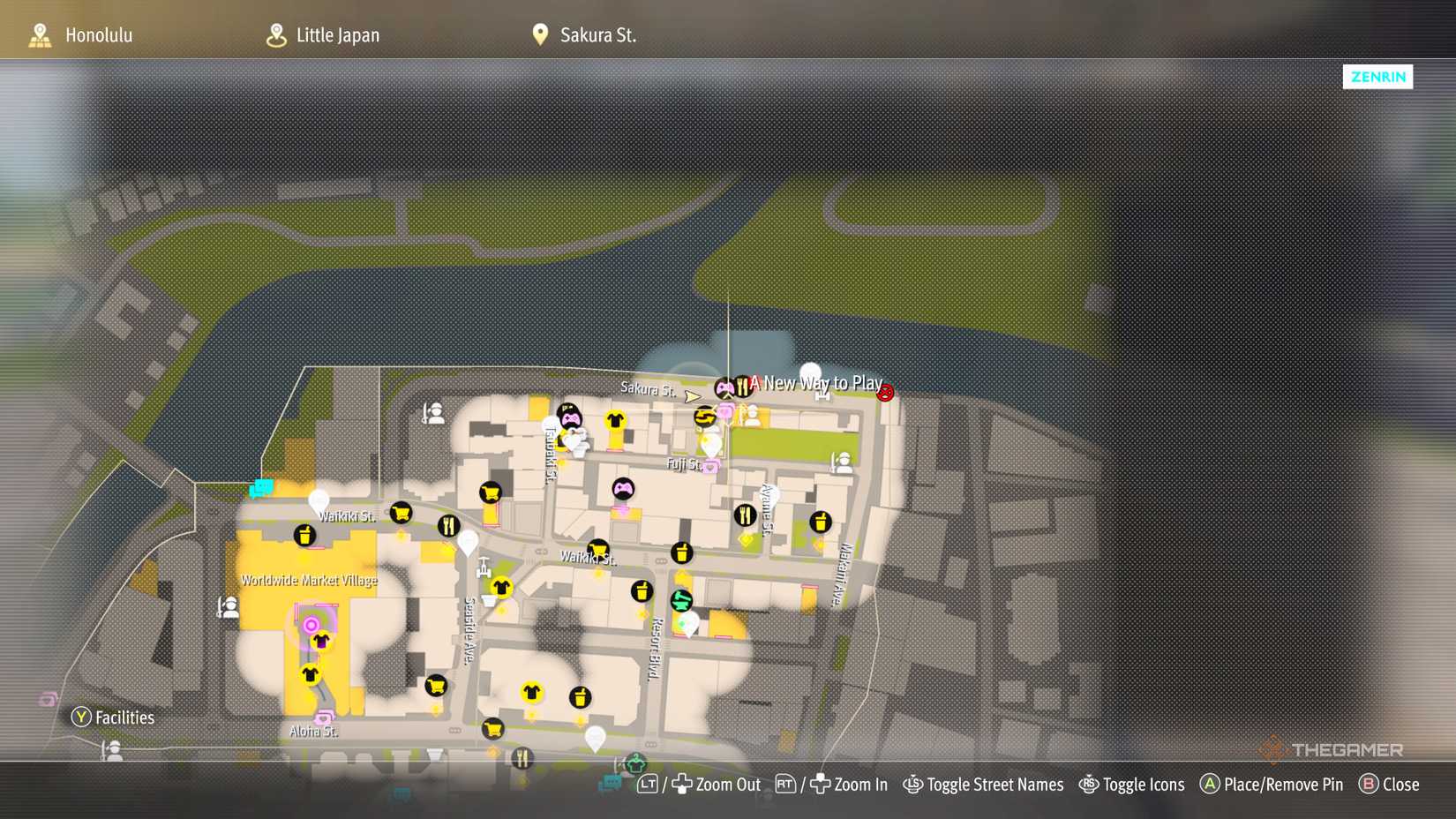Click the Zoom In control
The height and width of the screenshot is (819, 1456).
coord(859,784)
